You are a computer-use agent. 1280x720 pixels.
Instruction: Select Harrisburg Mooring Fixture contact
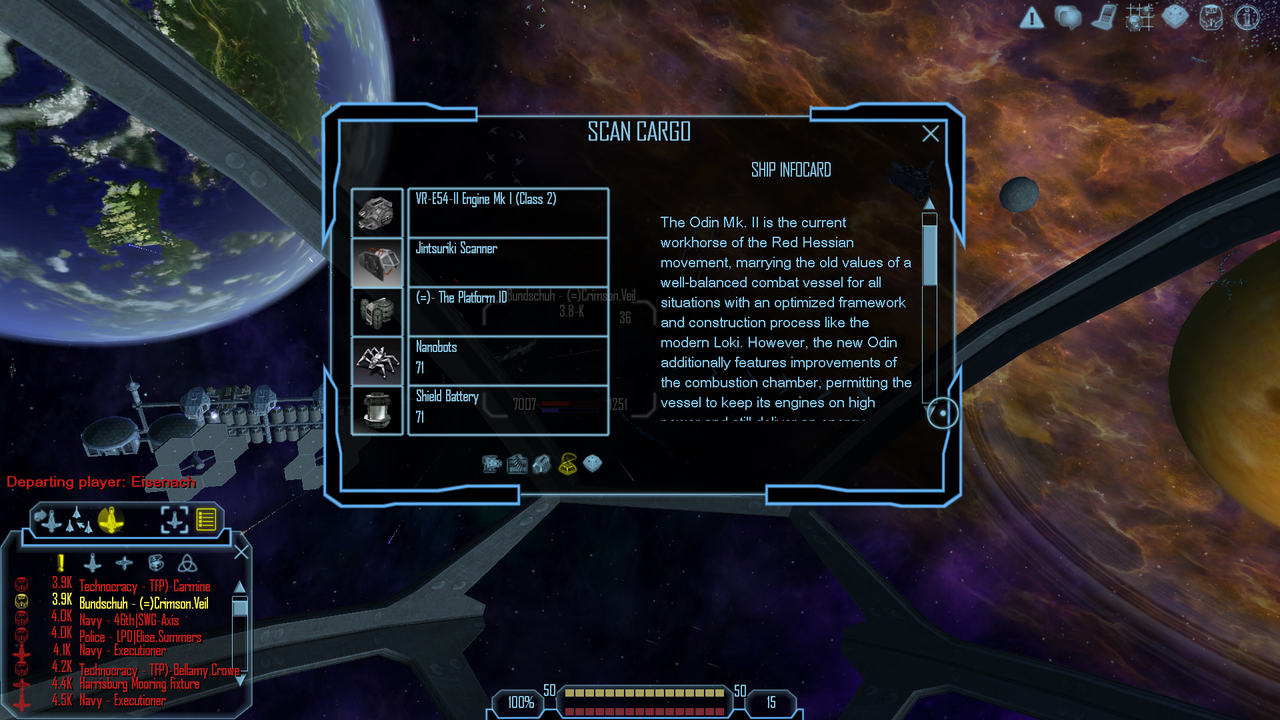[x=139, y=684]
